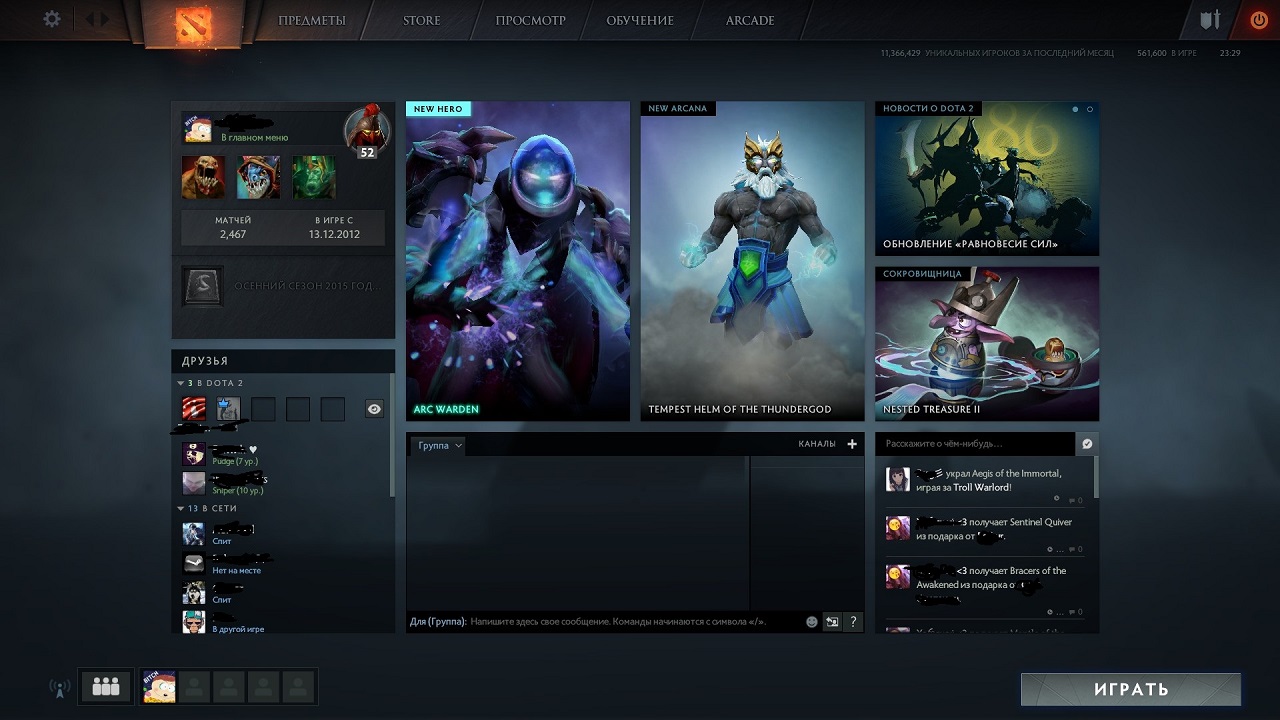Go to the Store tab

(421, 21)
